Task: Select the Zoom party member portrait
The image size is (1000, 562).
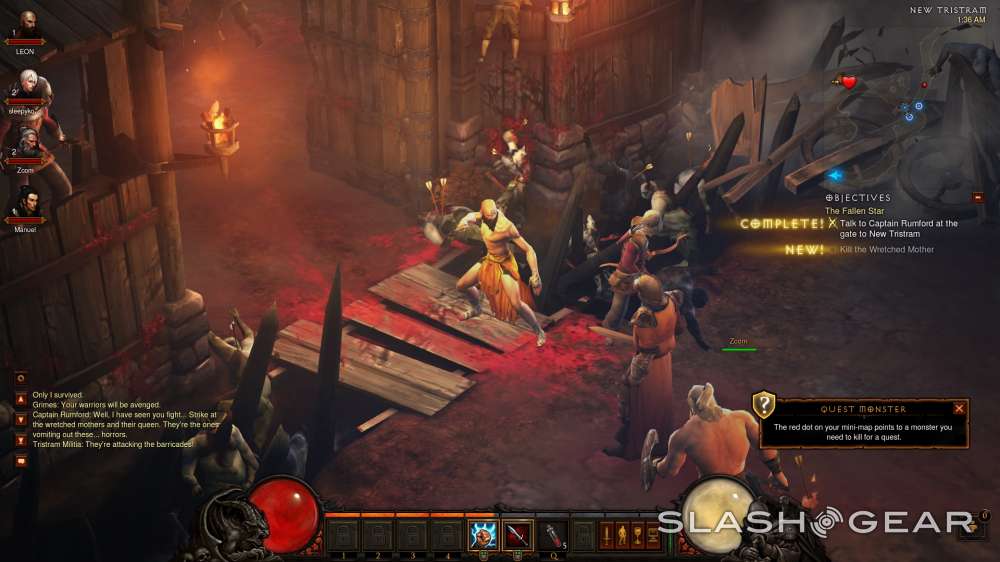Action: coord(27,141)
